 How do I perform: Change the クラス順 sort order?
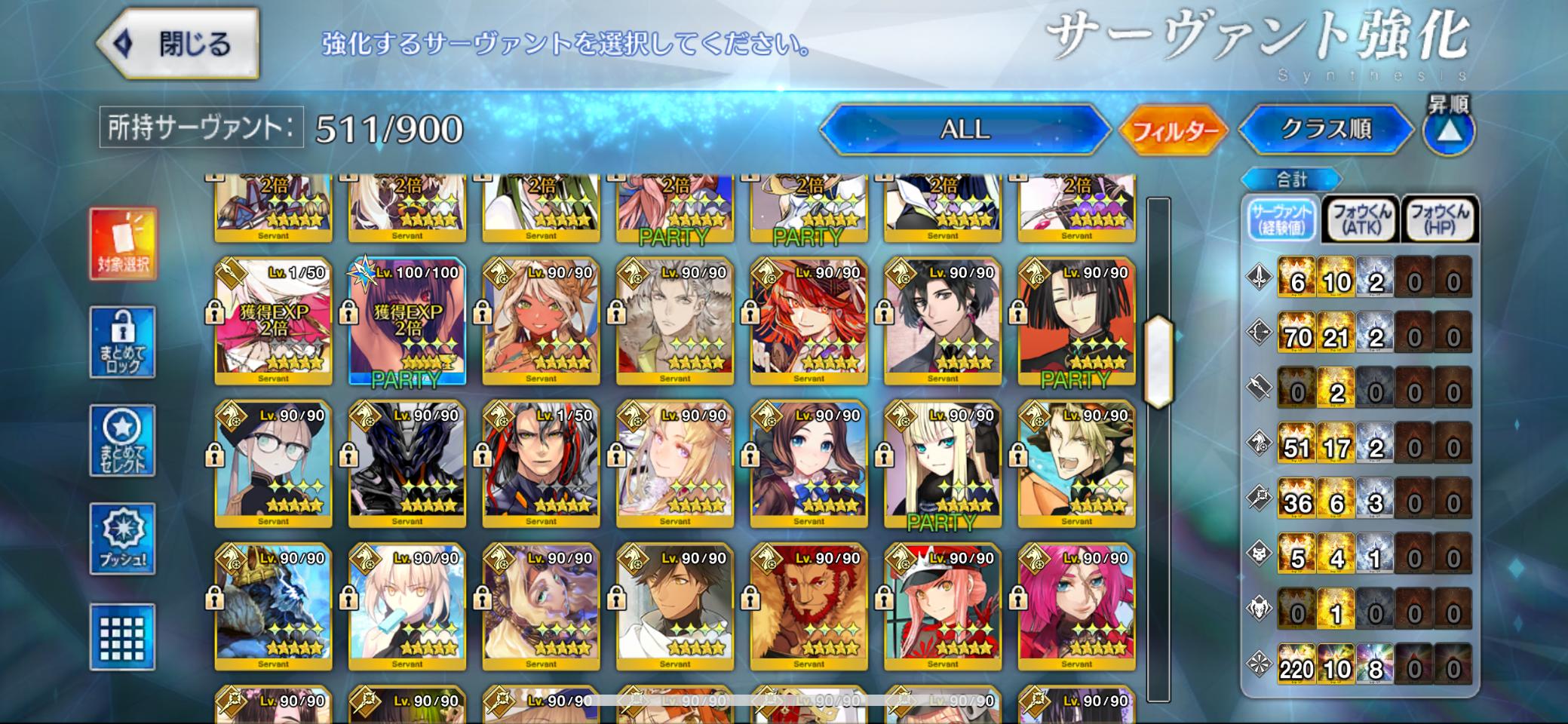click(x=1325, y=129)
